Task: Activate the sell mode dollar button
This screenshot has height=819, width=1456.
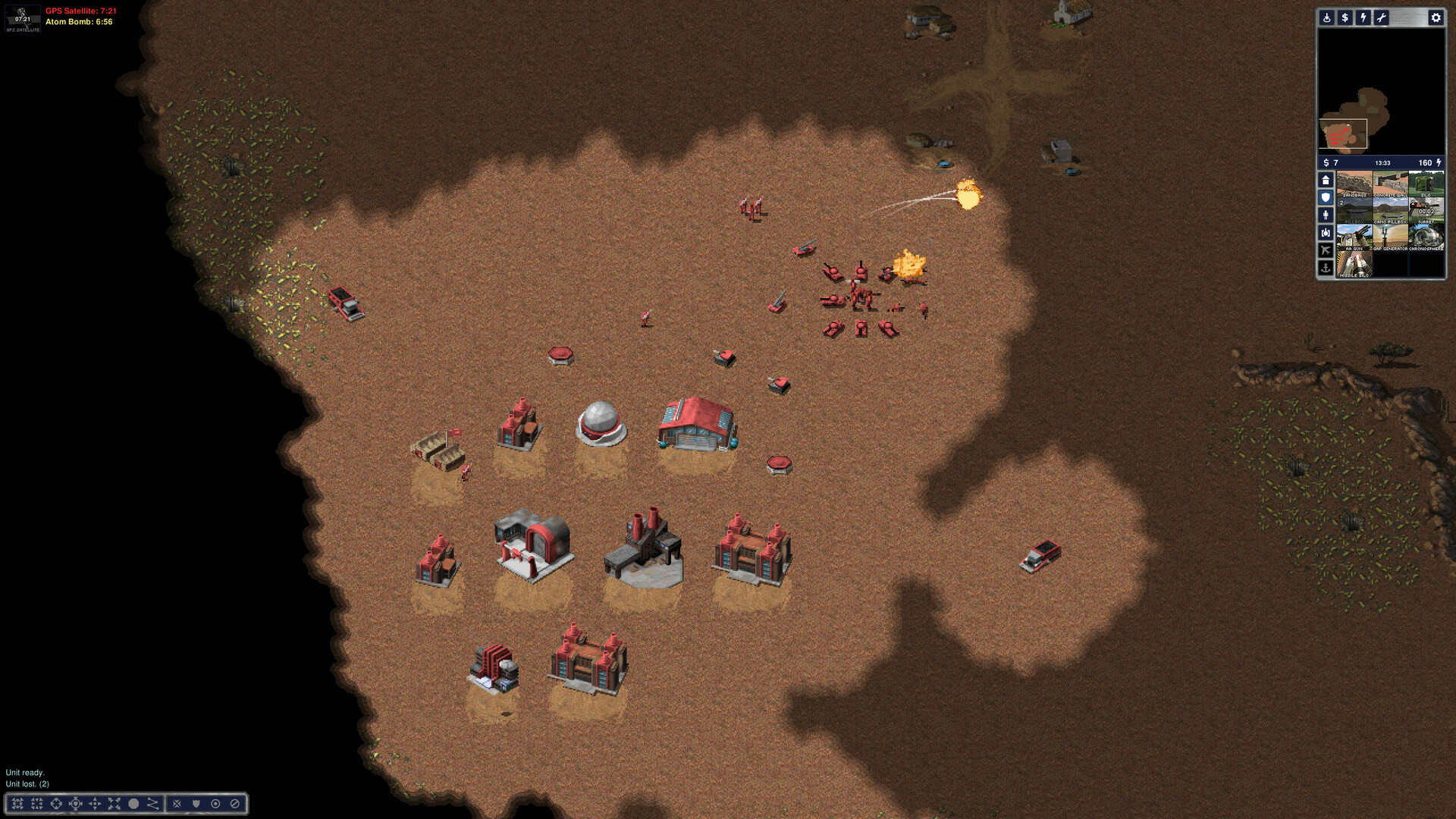Action: tap(1345, 17)
